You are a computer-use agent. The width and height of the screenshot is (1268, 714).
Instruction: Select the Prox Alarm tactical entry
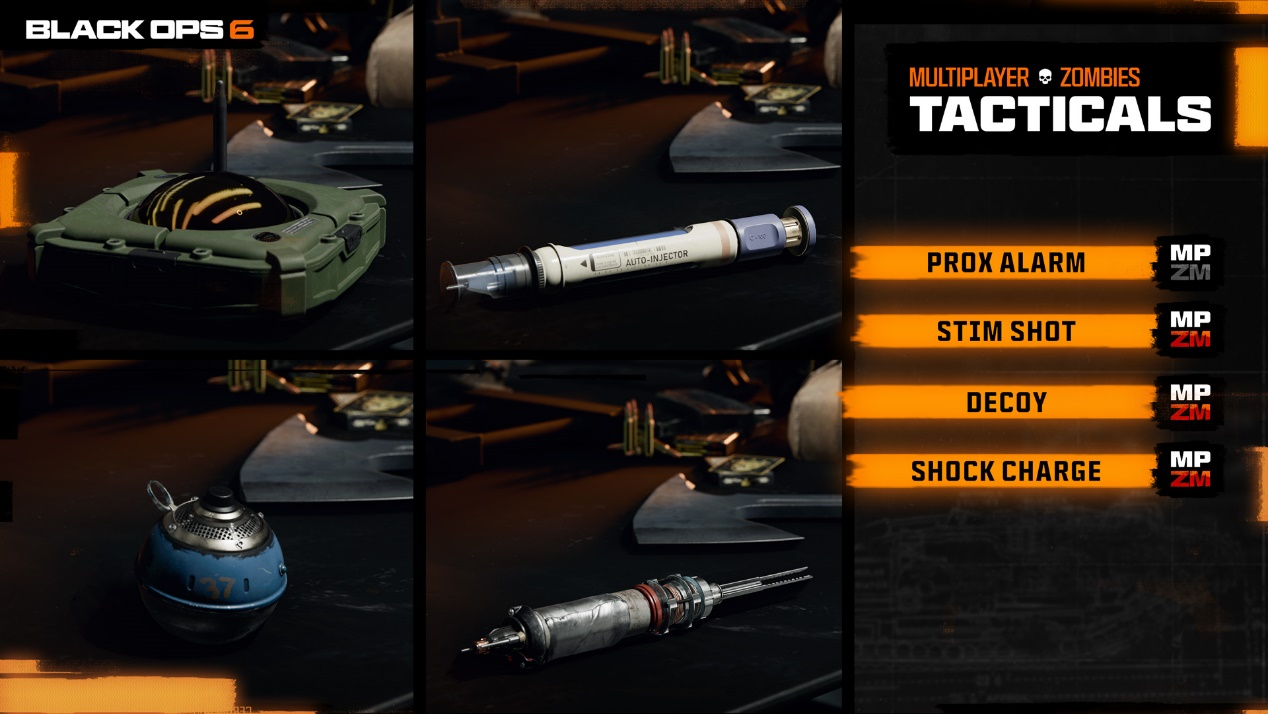pos(1005,263)
